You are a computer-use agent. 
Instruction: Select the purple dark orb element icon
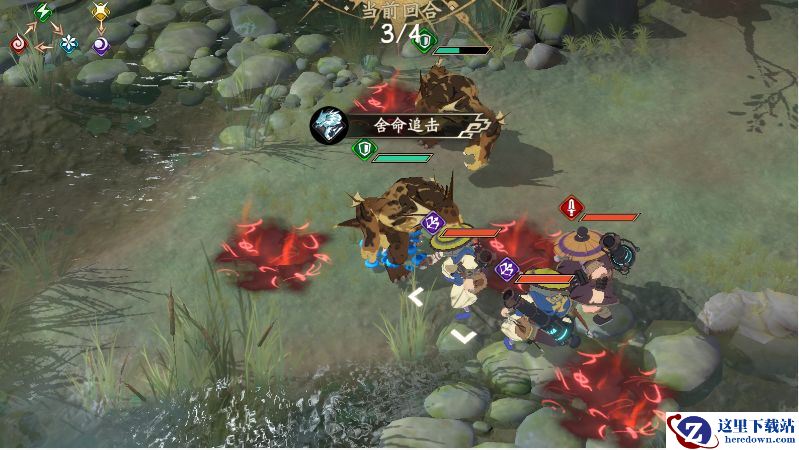coord(100,44)
